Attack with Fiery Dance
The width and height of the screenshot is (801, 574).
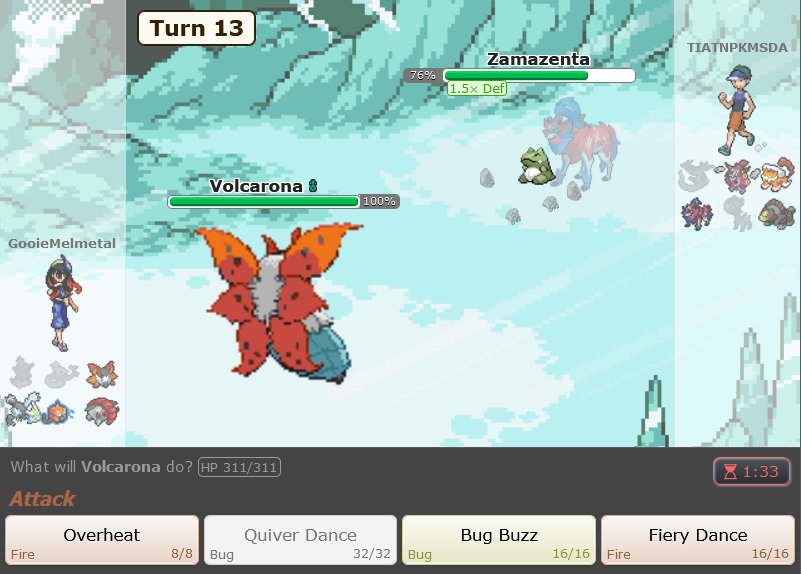(x=697, y=541)
